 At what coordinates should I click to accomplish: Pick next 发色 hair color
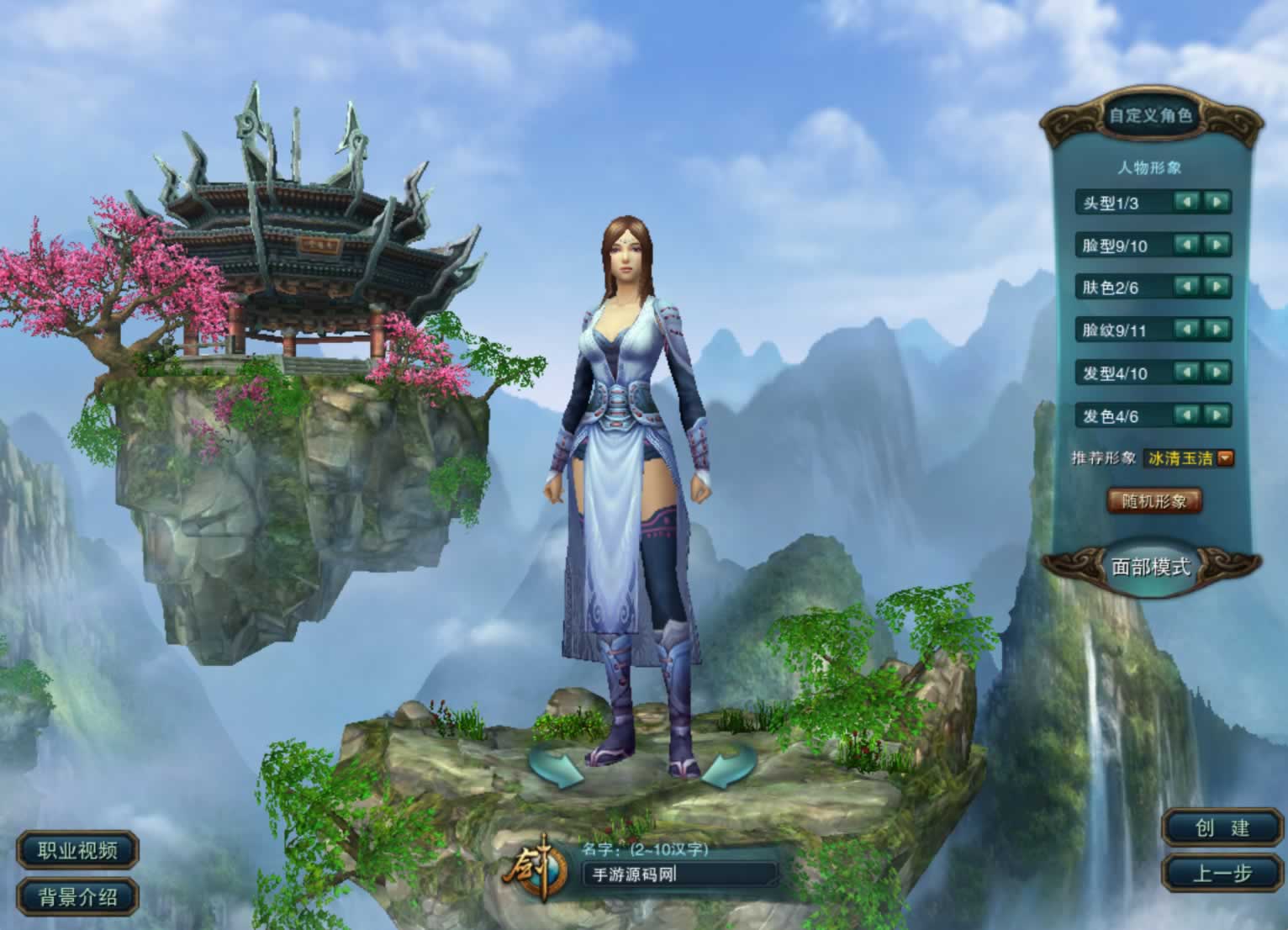1217,415
